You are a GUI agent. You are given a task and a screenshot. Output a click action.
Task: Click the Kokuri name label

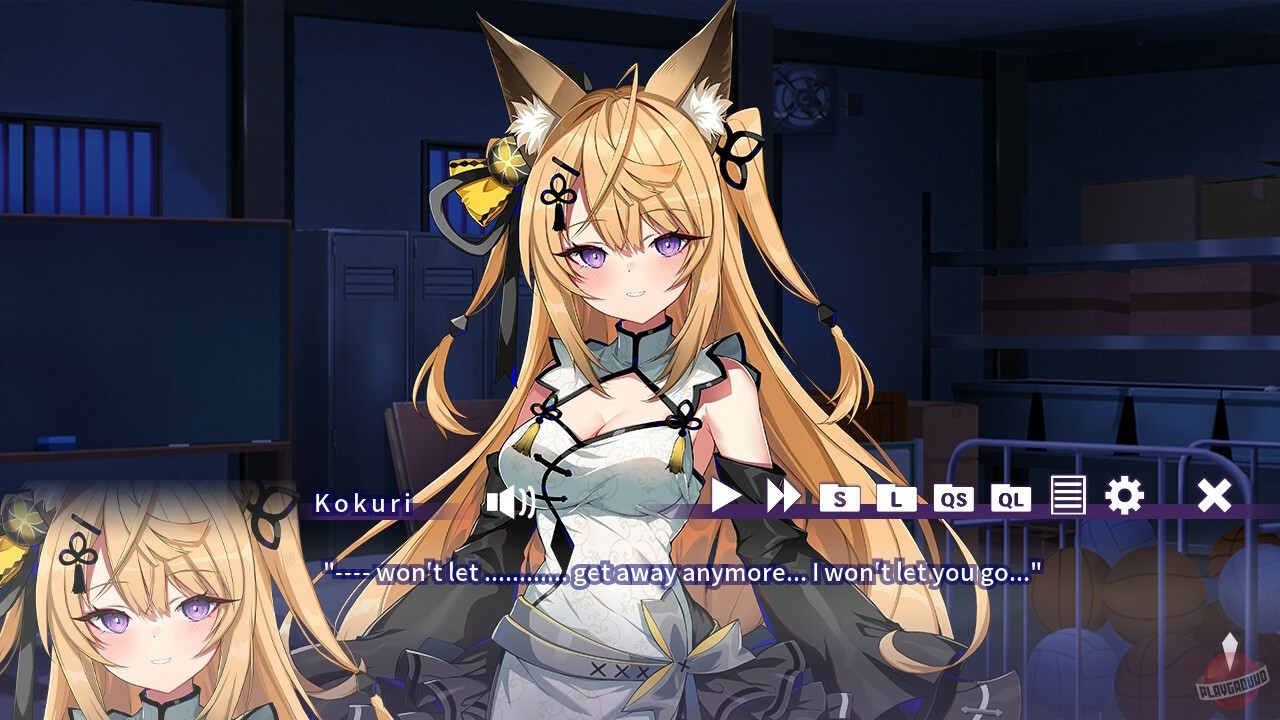click(362, 501)
